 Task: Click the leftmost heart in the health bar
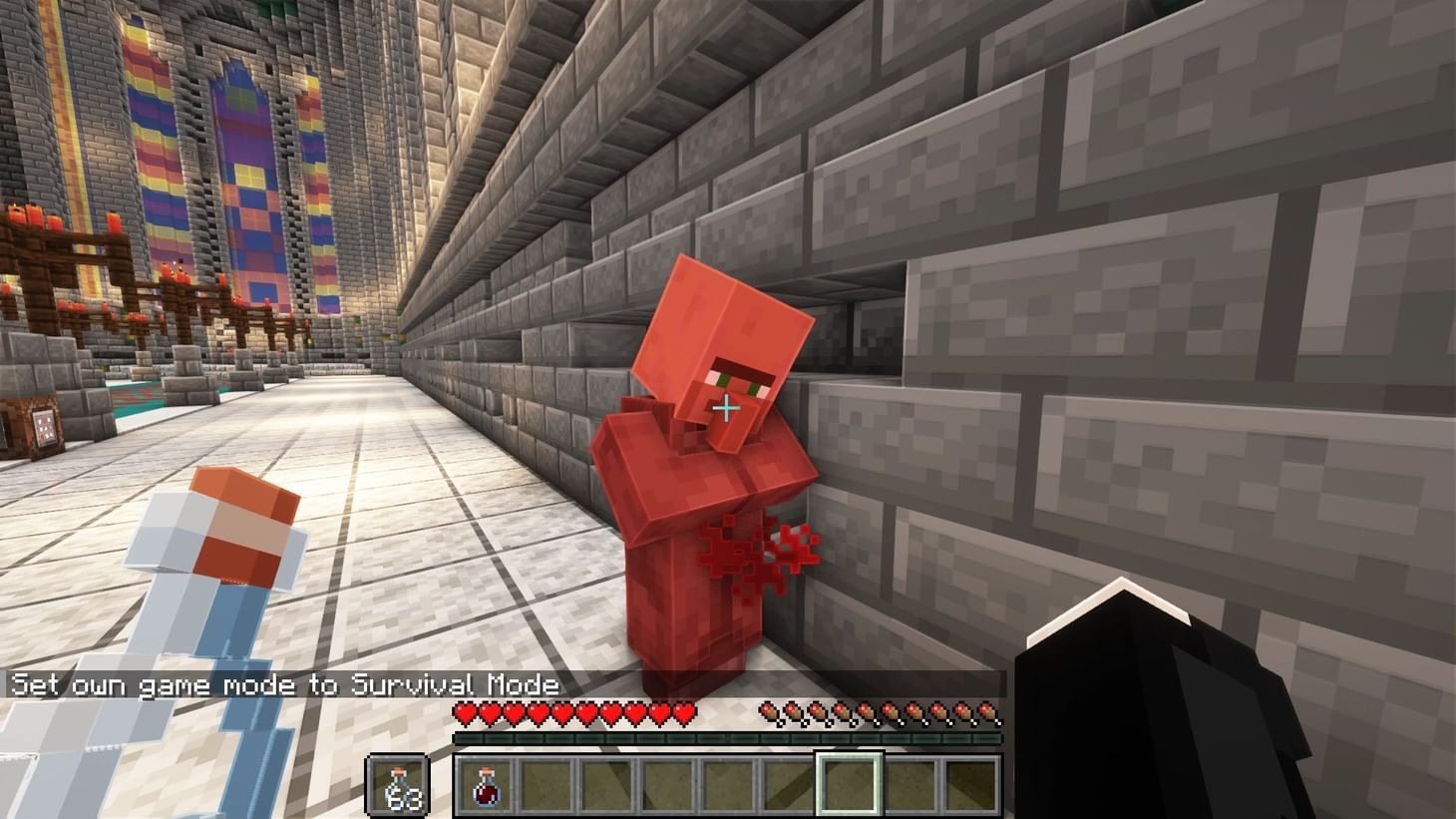click(x=463, y=712)
